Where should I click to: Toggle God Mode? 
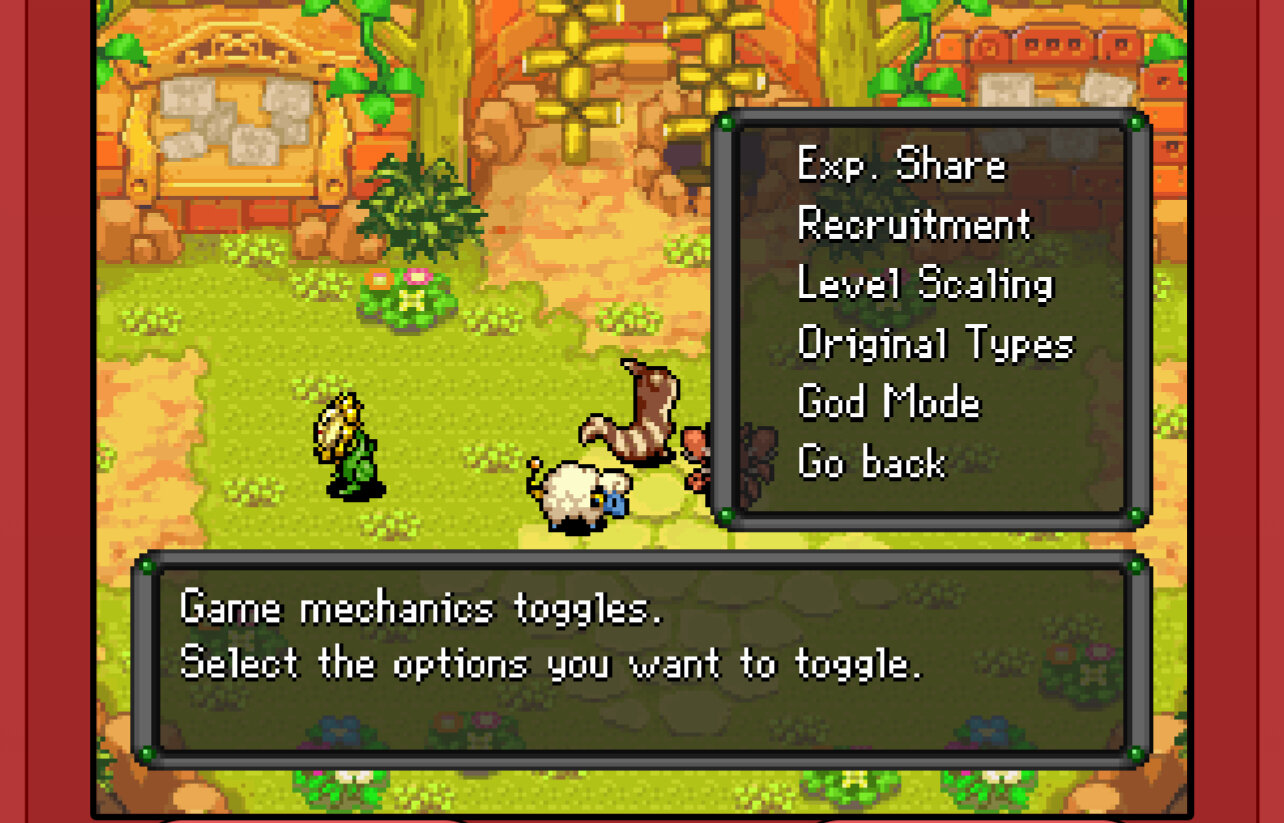(x=889, y=403)
